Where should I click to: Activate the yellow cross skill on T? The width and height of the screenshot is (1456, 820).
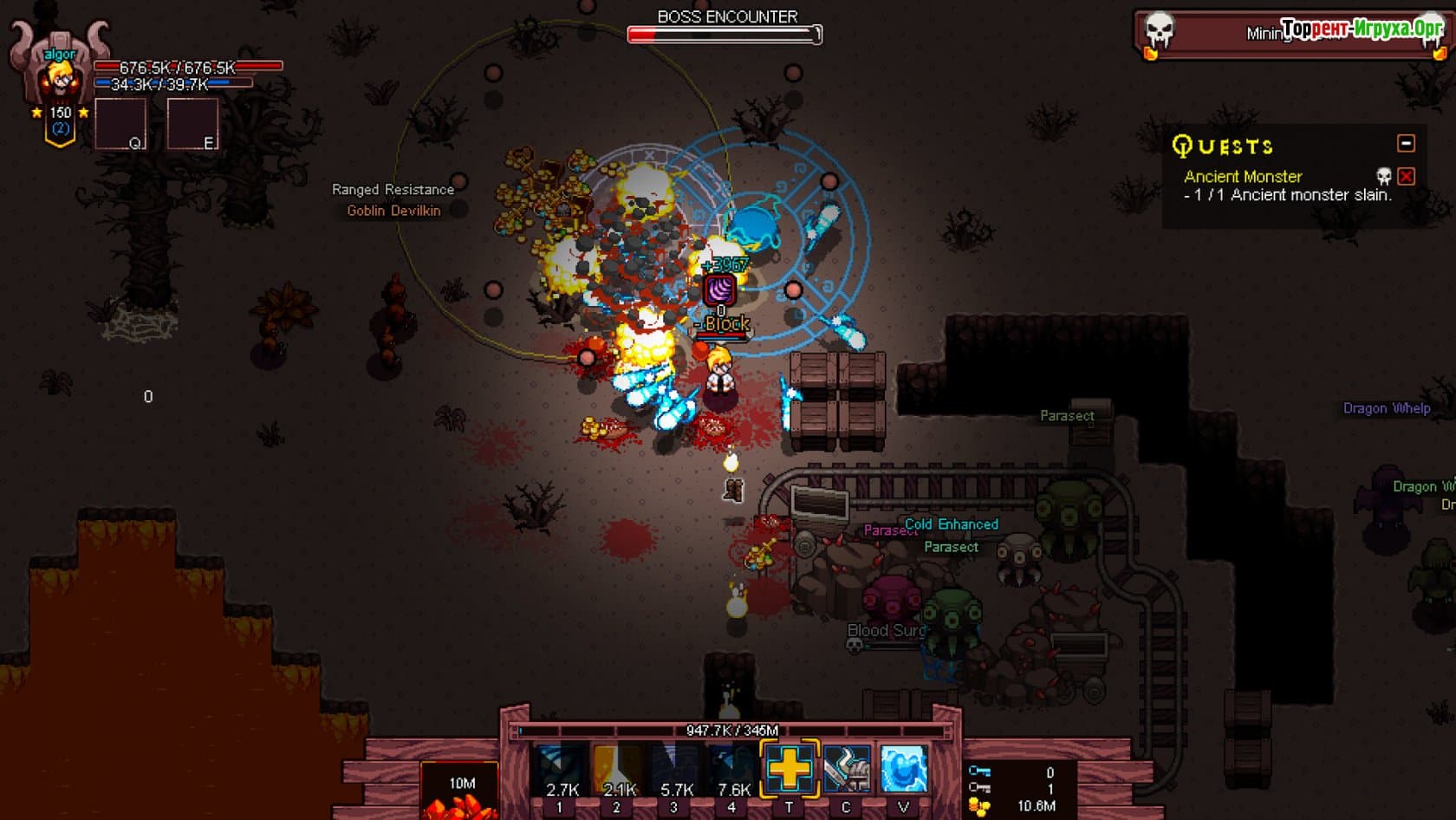point(790,768)
